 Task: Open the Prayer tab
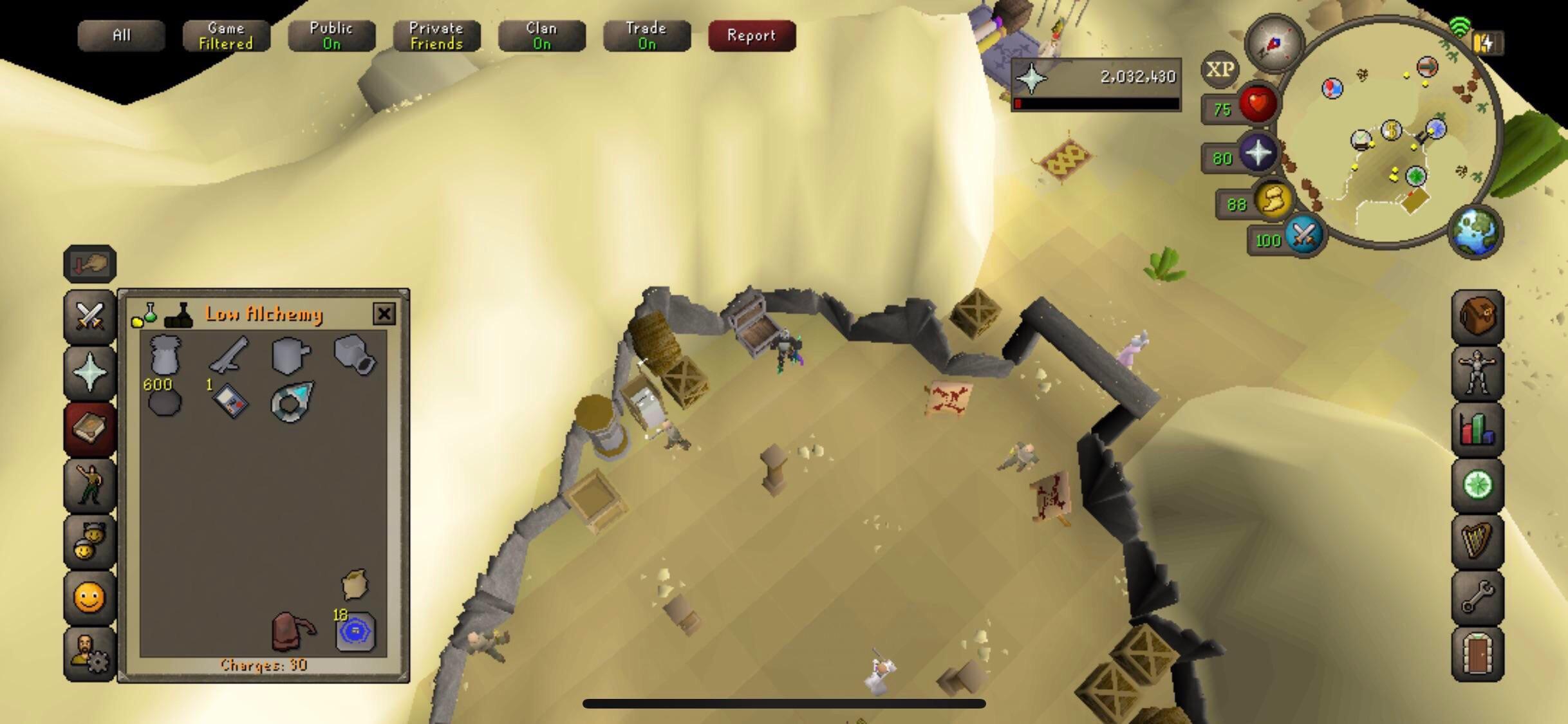(x=89, y=372)
